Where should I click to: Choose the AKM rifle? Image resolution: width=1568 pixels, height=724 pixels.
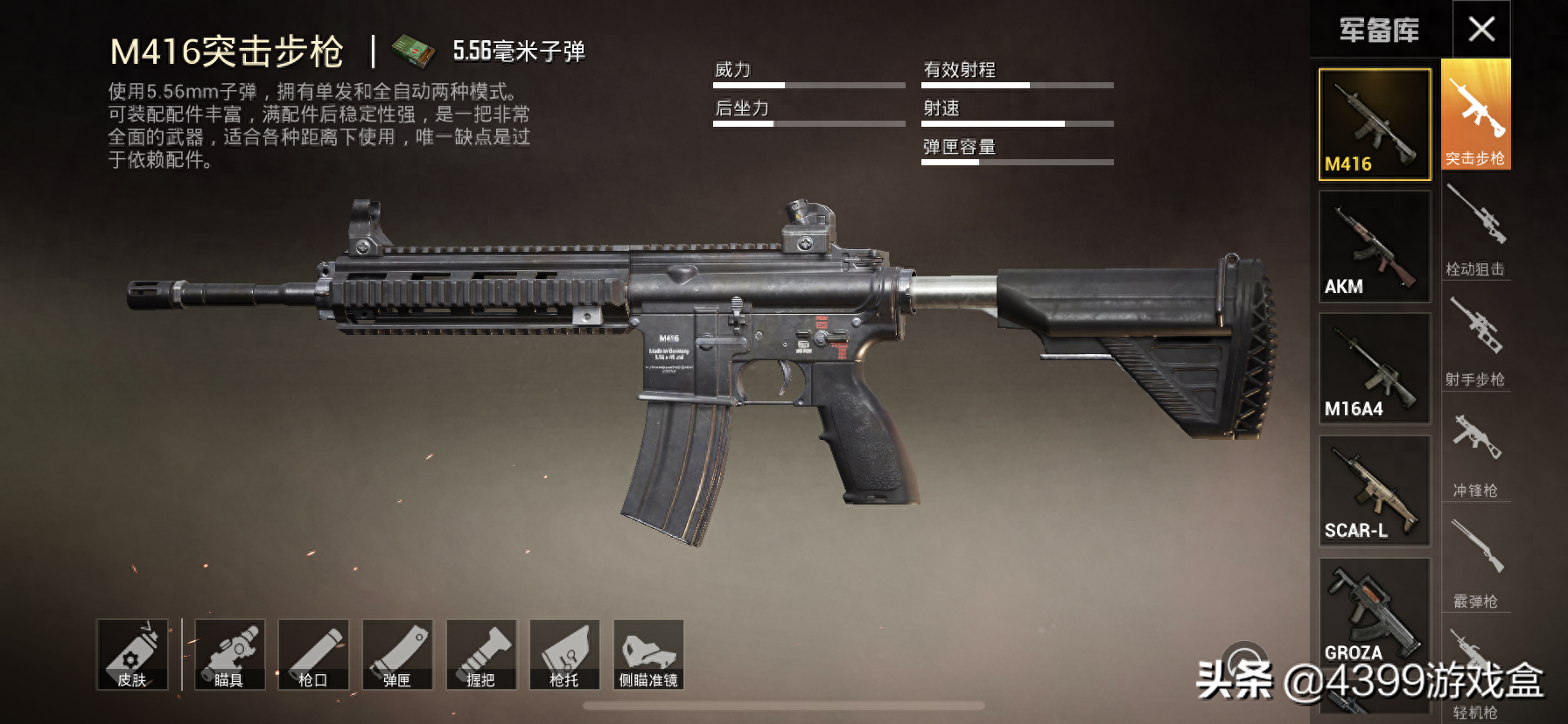[x=1374, y=247]
